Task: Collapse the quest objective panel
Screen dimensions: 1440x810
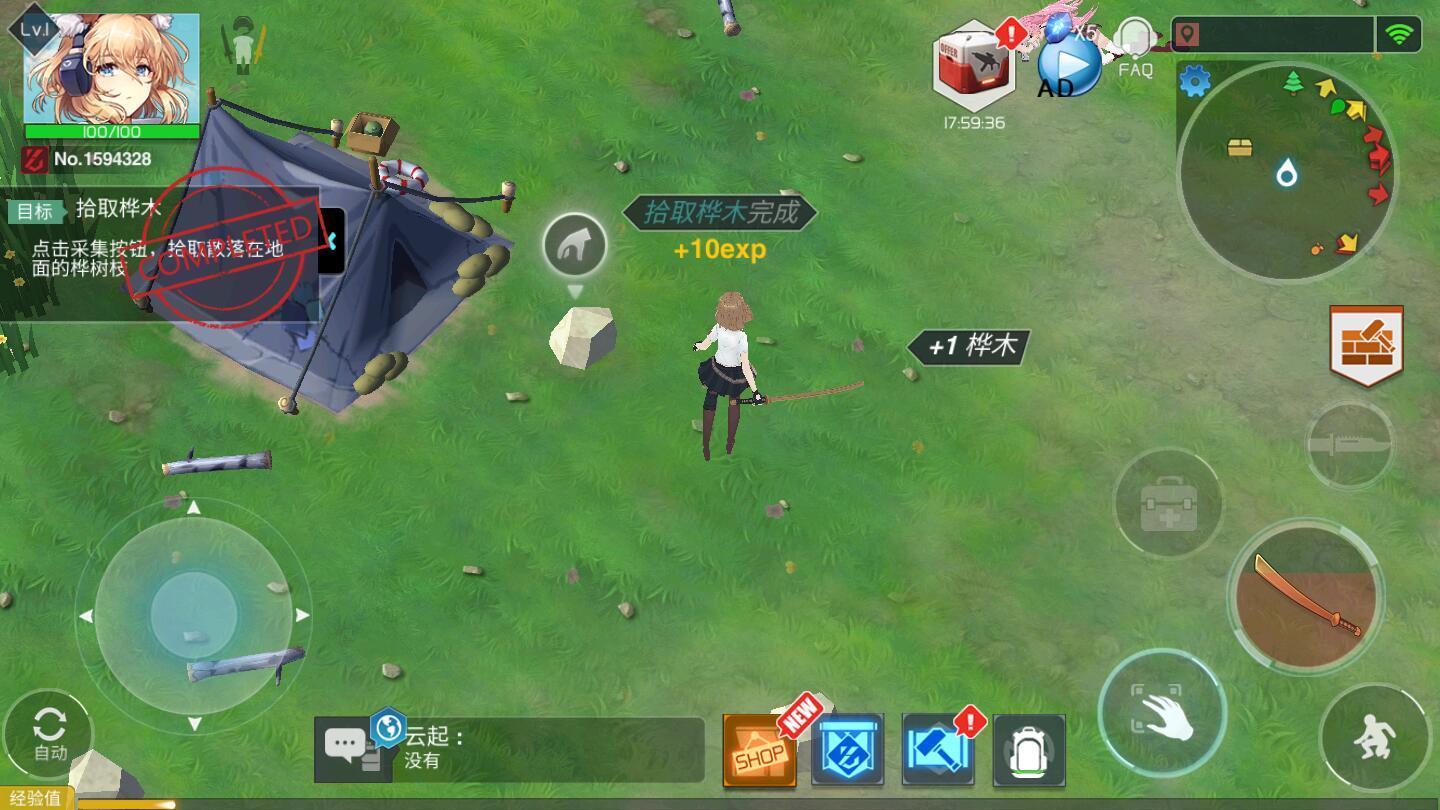Action: point(331,241)
